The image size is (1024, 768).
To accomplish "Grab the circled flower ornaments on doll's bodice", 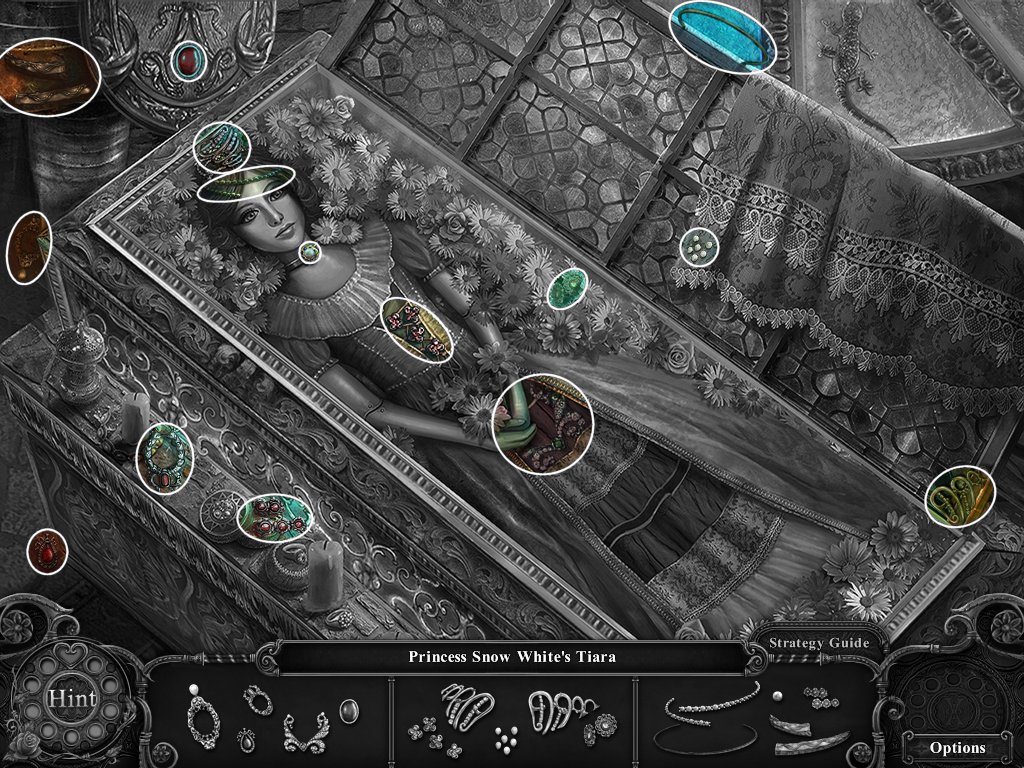I will point(417,327).
